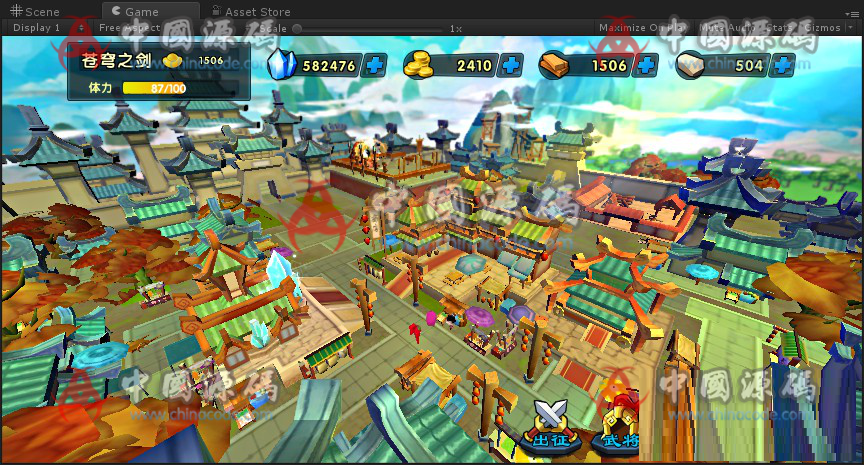Screen dimensions: 864x465
Task: Open the Gizmos dropdown
Action: coord(826,28)
